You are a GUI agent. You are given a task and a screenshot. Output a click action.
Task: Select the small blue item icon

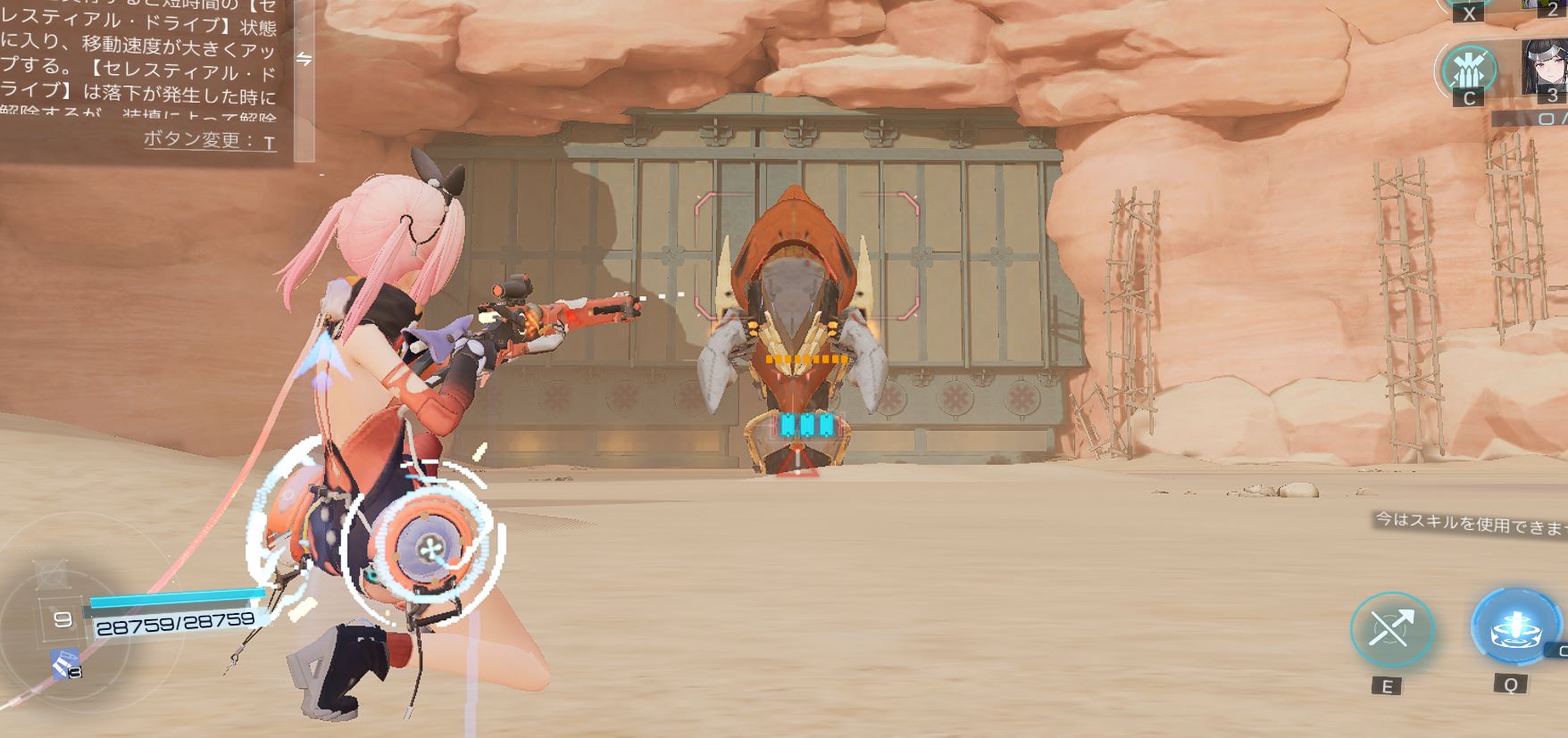click(x=64, y=664)
